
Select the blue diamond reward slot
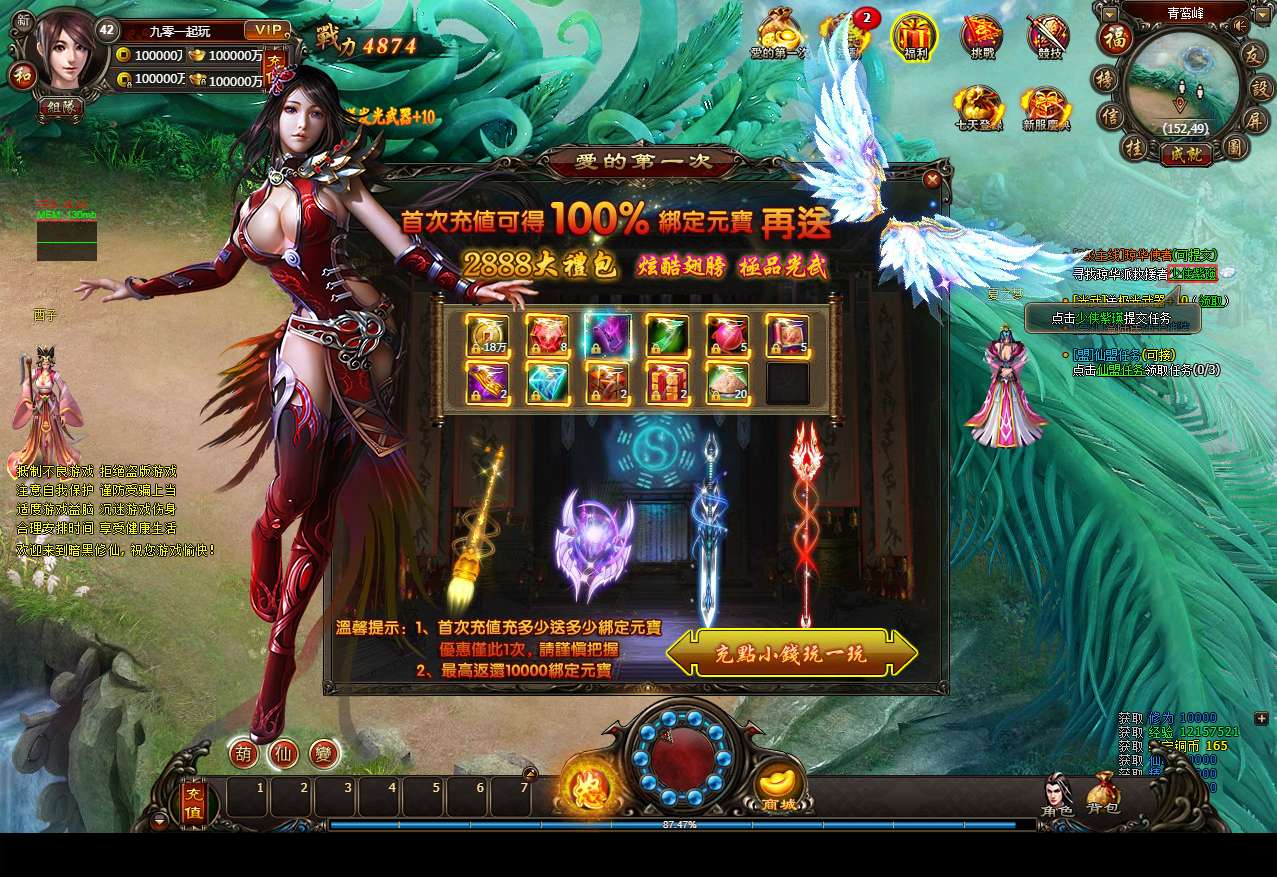(547, 383)
